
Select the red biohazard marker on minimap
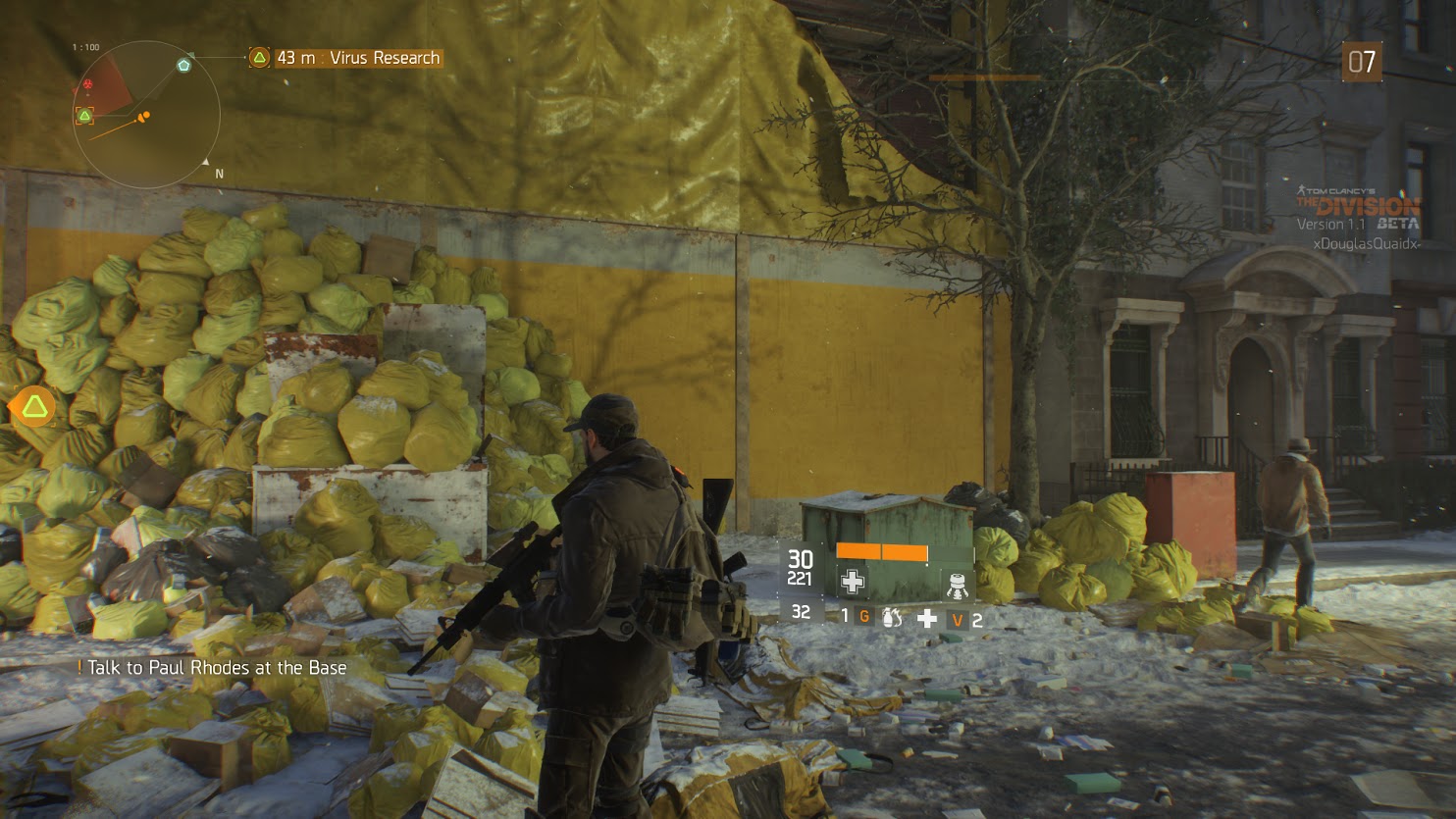(89, 85)
